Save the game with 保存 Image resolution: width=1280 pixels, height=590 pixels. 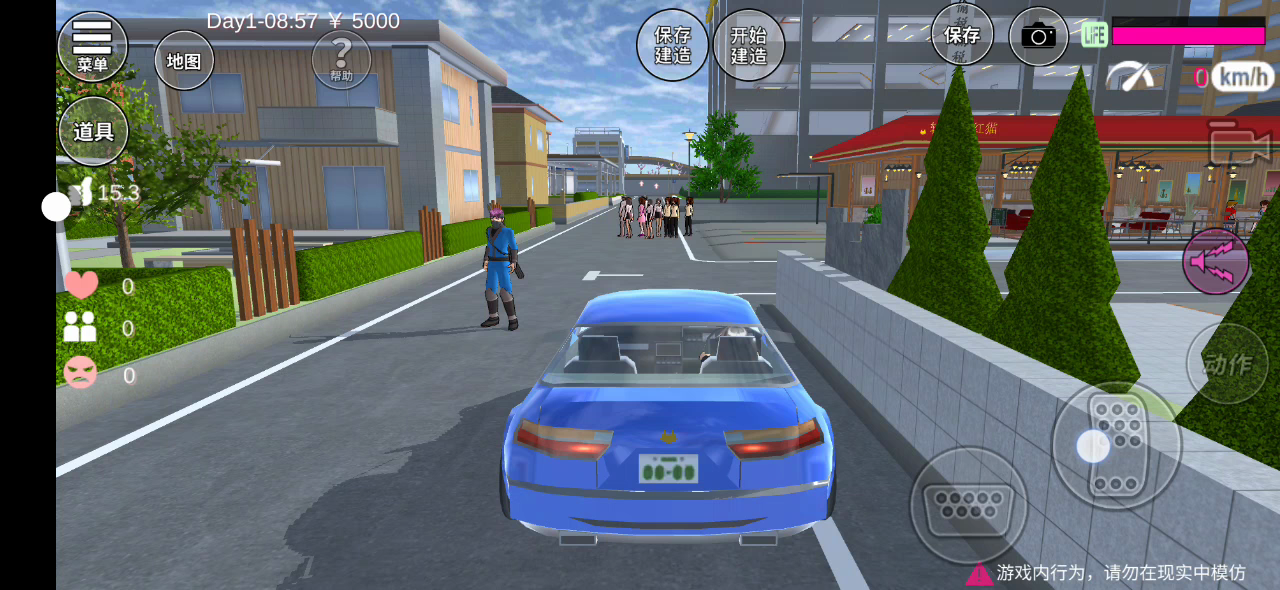click(962, 34)
